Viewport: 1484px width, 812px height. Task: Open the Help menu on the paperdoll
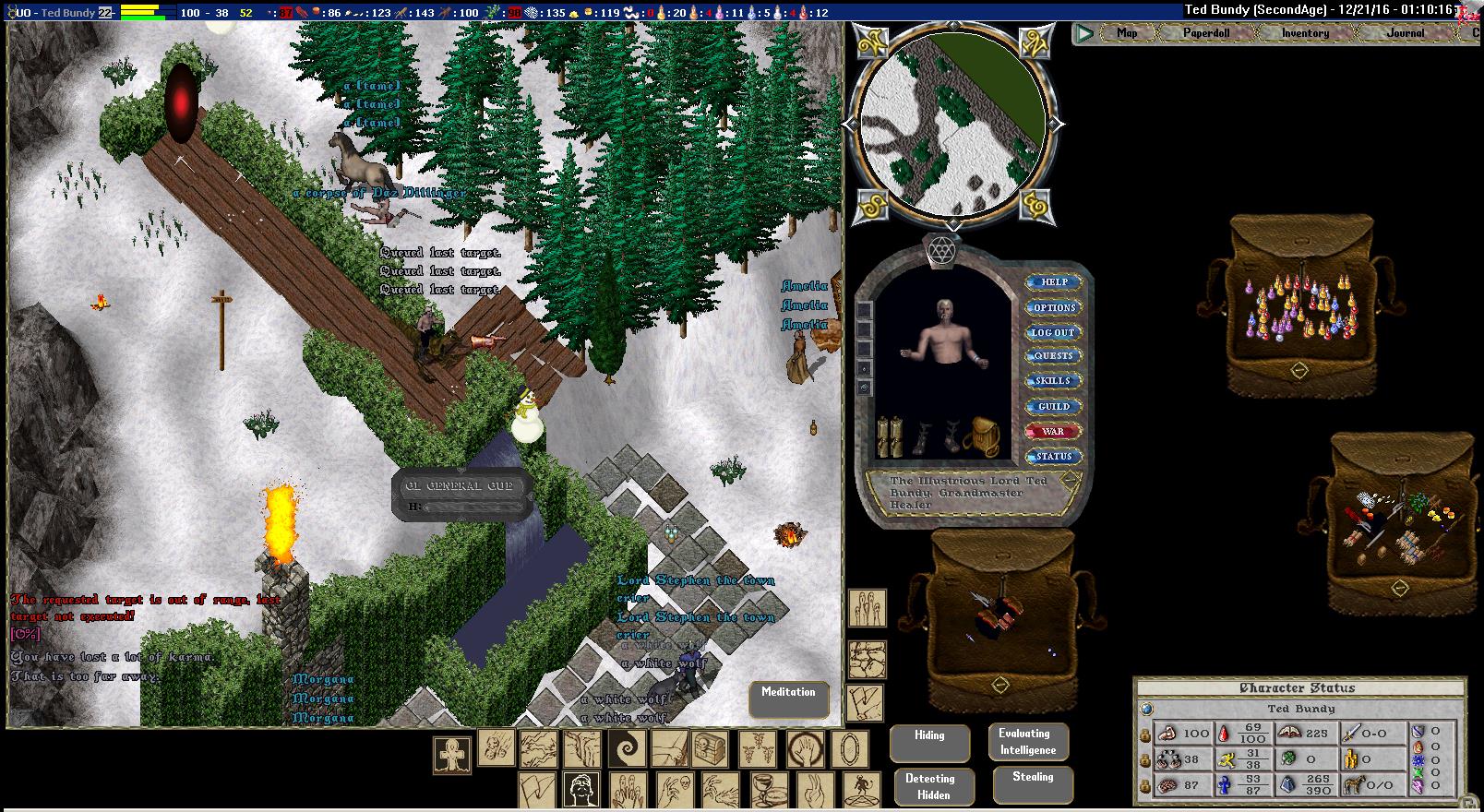pyautogui.click(x=1054, y=282)
